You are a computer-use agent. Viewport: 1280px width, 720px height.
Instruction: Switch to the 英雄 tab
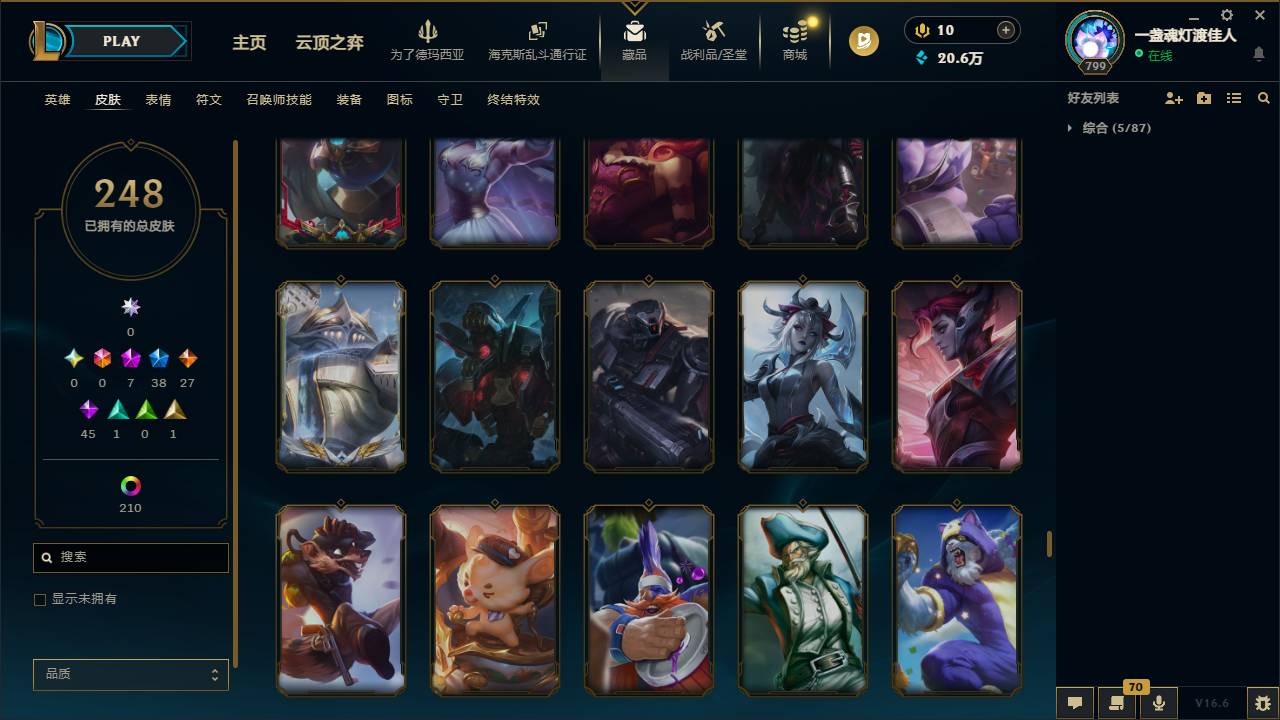(57, 100)
